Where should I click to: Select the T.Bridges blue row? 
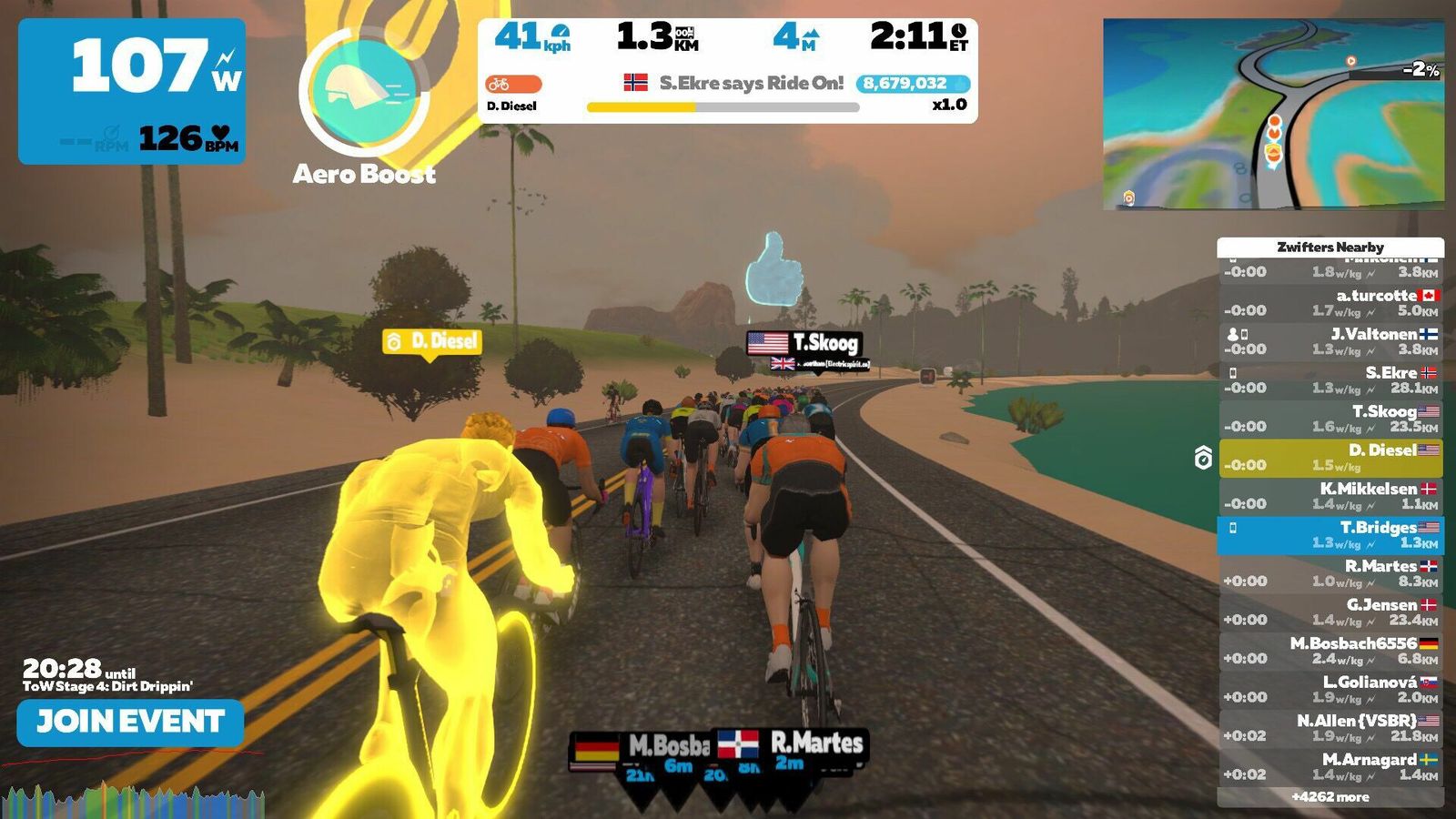(x=1330, y=535)
